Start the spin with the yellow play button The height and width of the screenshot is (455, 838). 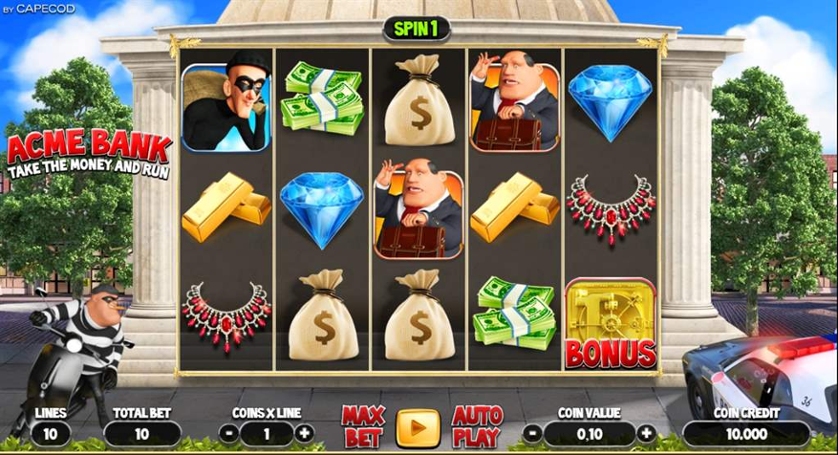[418, 428]
